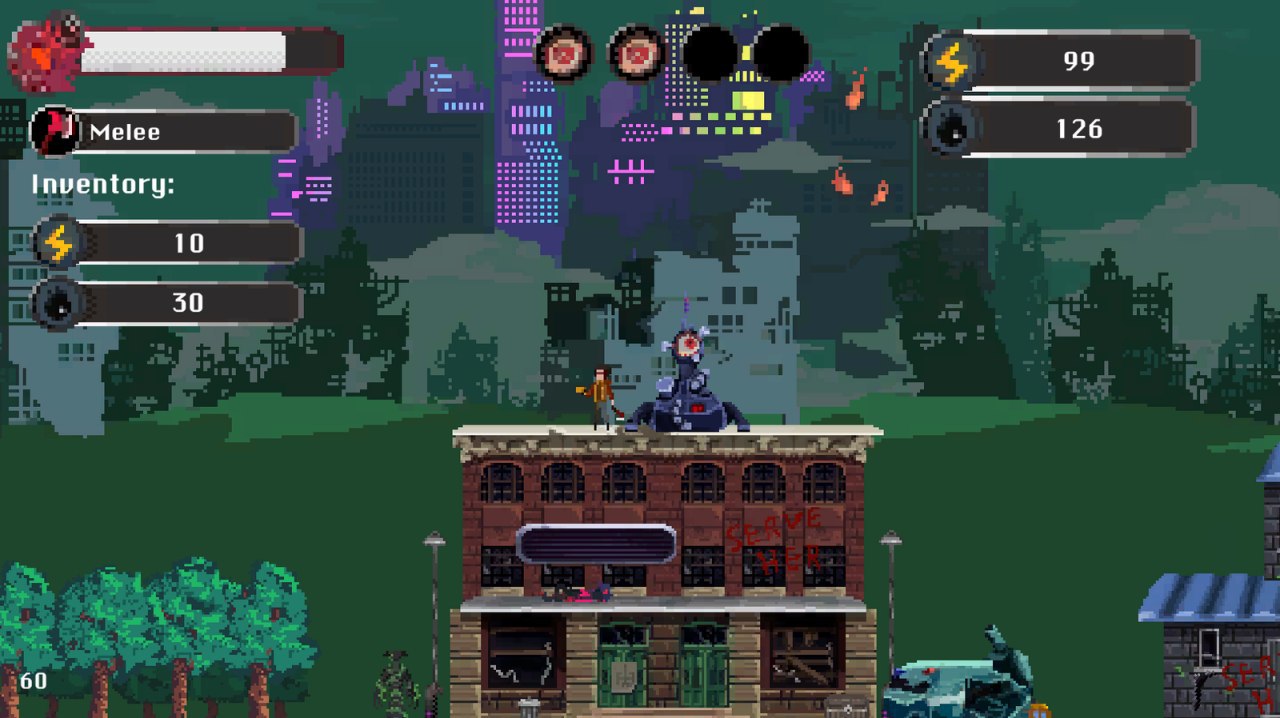This screenshot has width=1280, height=718.
Task: Select the Melee weapon indicator
Action: coord(165,132)
